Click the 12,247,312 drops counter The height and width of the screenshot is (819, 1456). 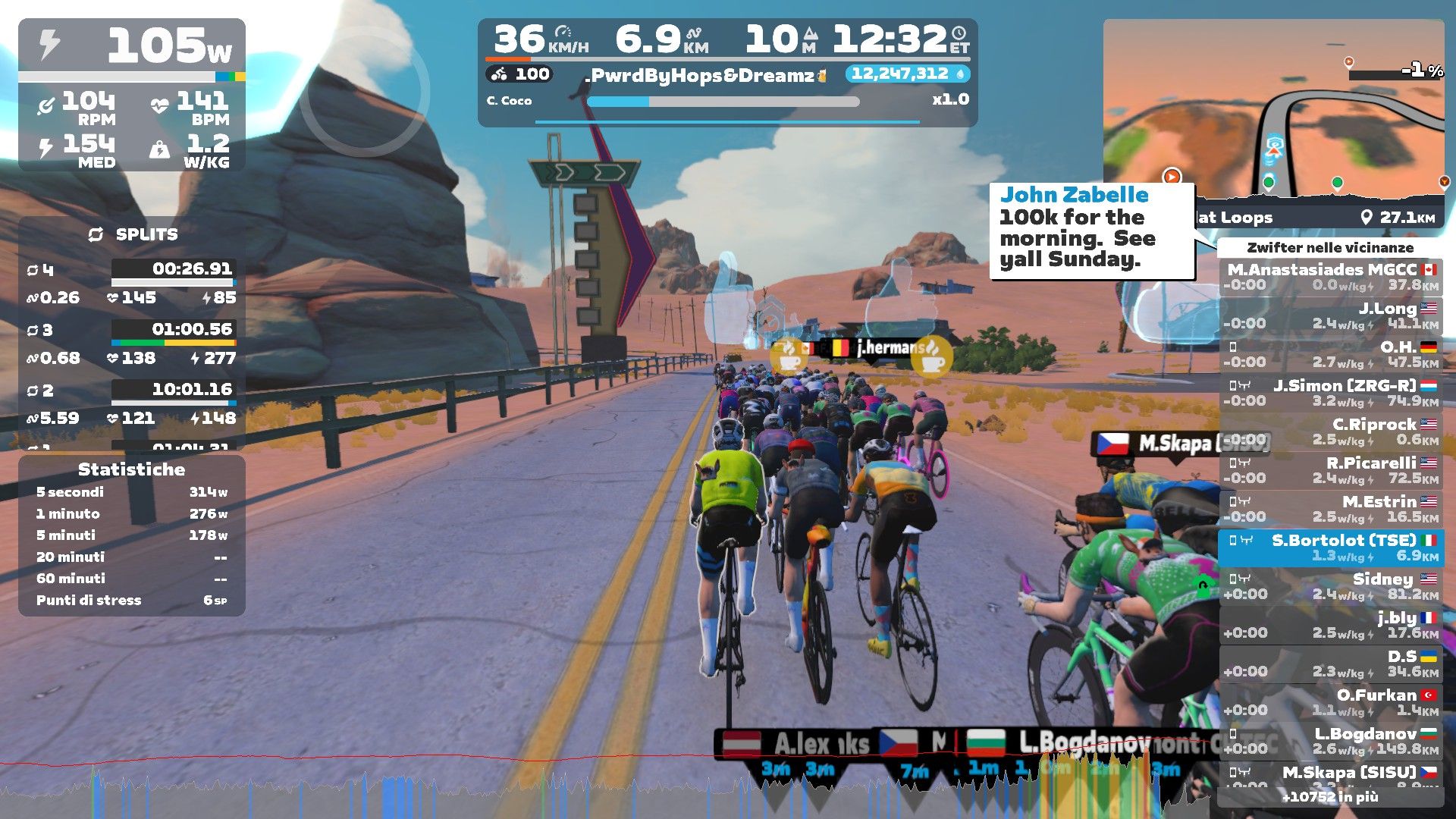(907, 74)
